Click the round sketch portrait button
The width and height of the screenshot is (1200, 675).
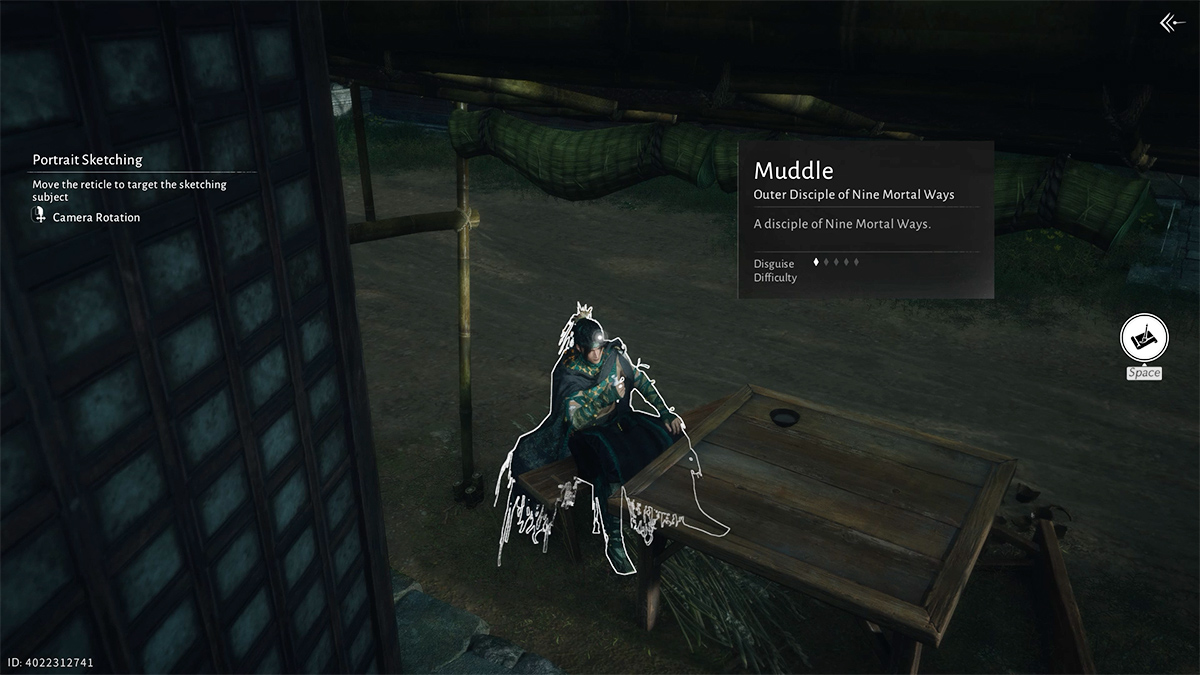coord(1144,340)
